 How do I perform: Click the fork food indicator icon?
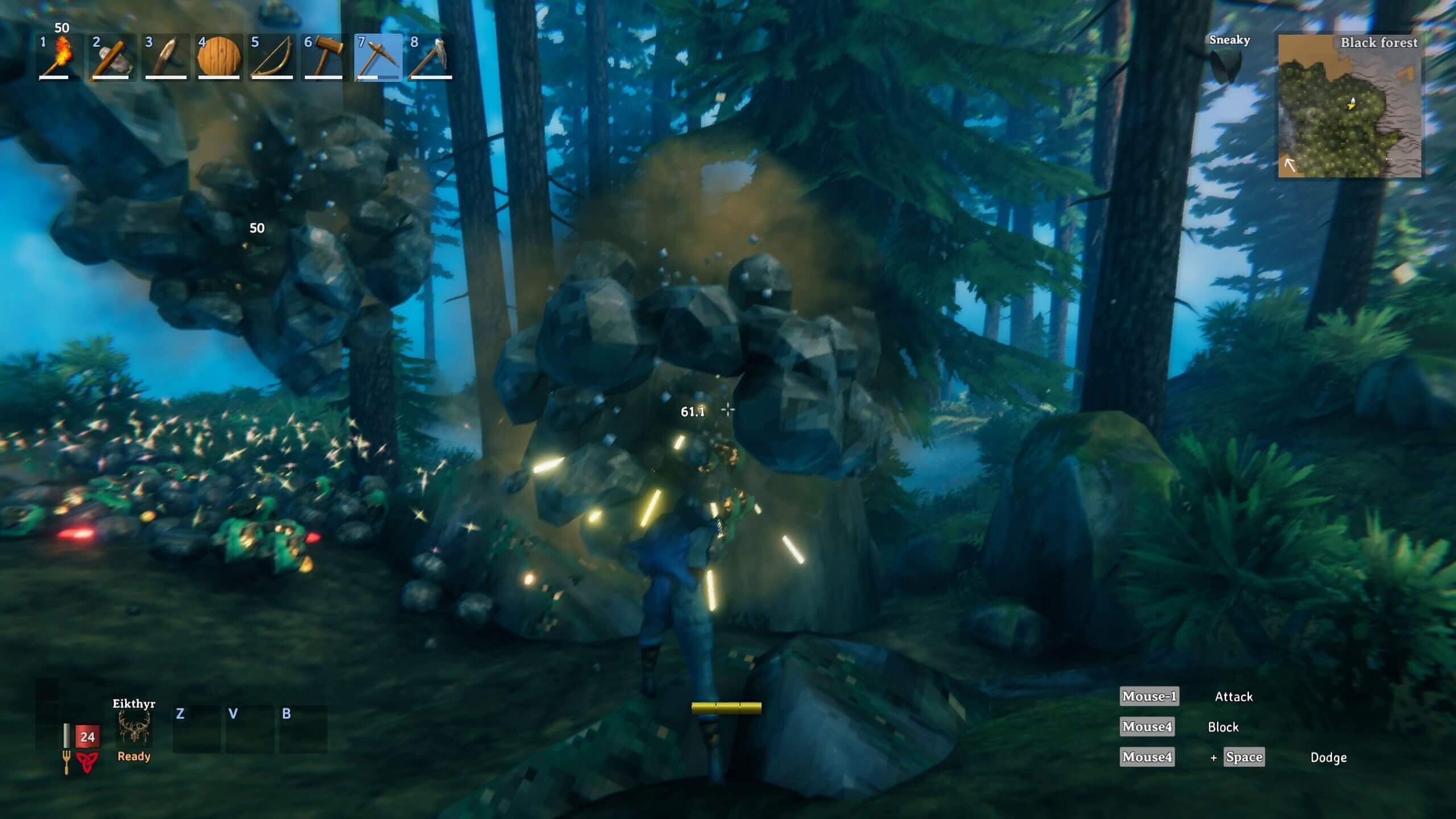point(67,762)
